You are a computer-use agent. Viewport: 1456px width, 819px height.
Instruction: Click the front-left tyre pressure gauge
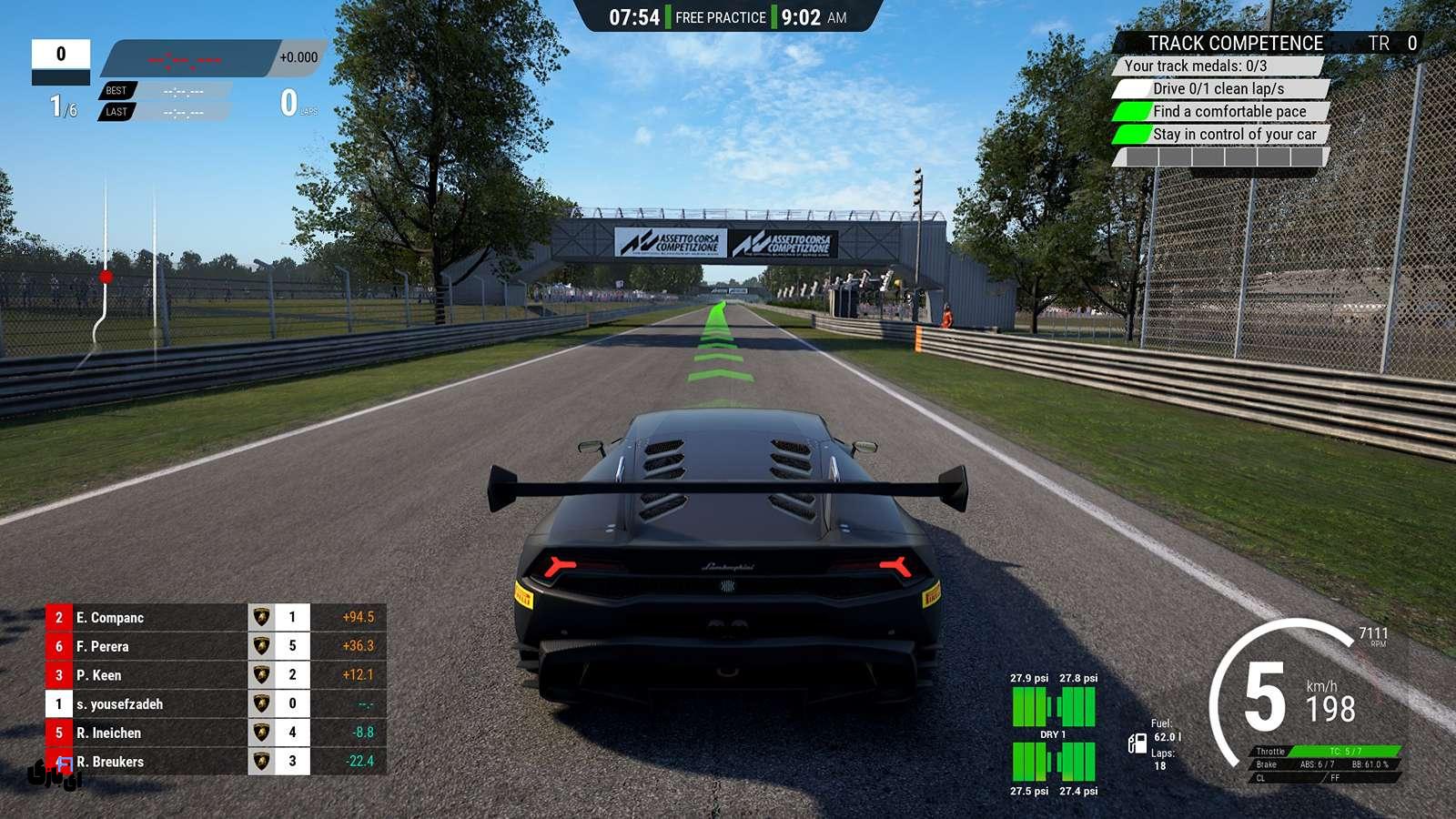[x=1033, y=701]
